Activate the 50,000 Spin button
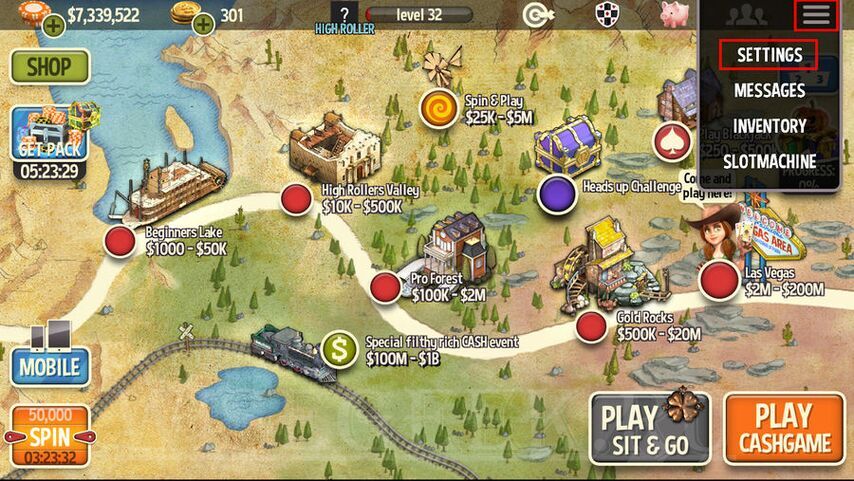The width and height of the screenshot is (854, 481). (x=49, y=436)
